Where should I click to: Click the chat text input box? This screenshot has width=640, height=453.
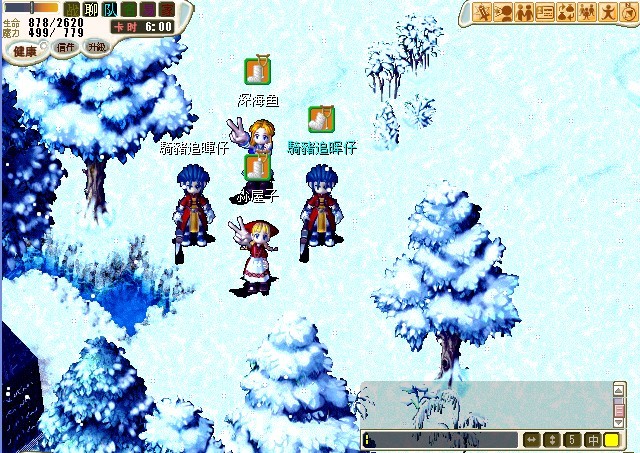pyautogui.click(x=440, y=440)
